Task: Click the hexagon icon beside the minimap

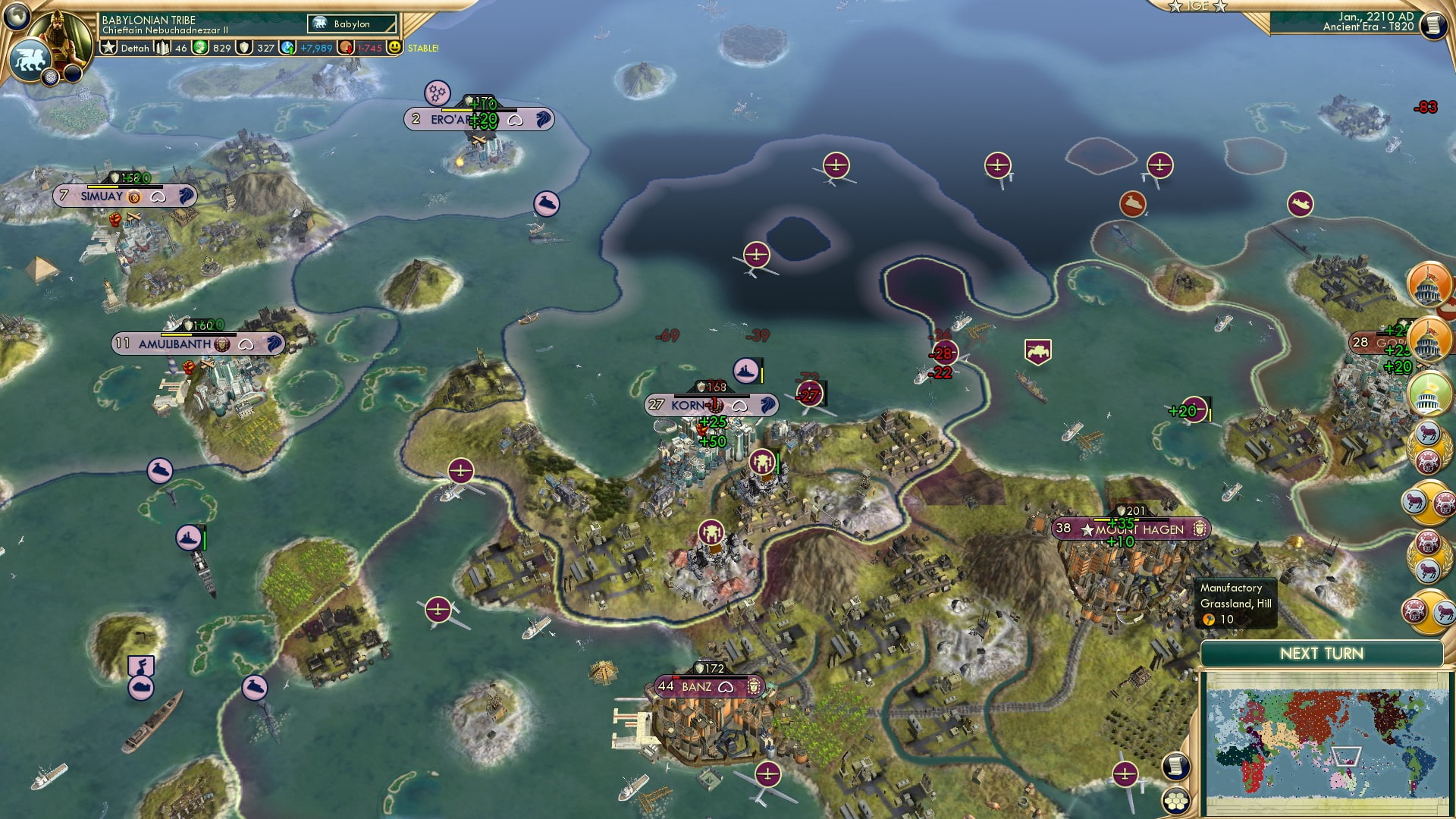Action: click(x=1176, y=799)
